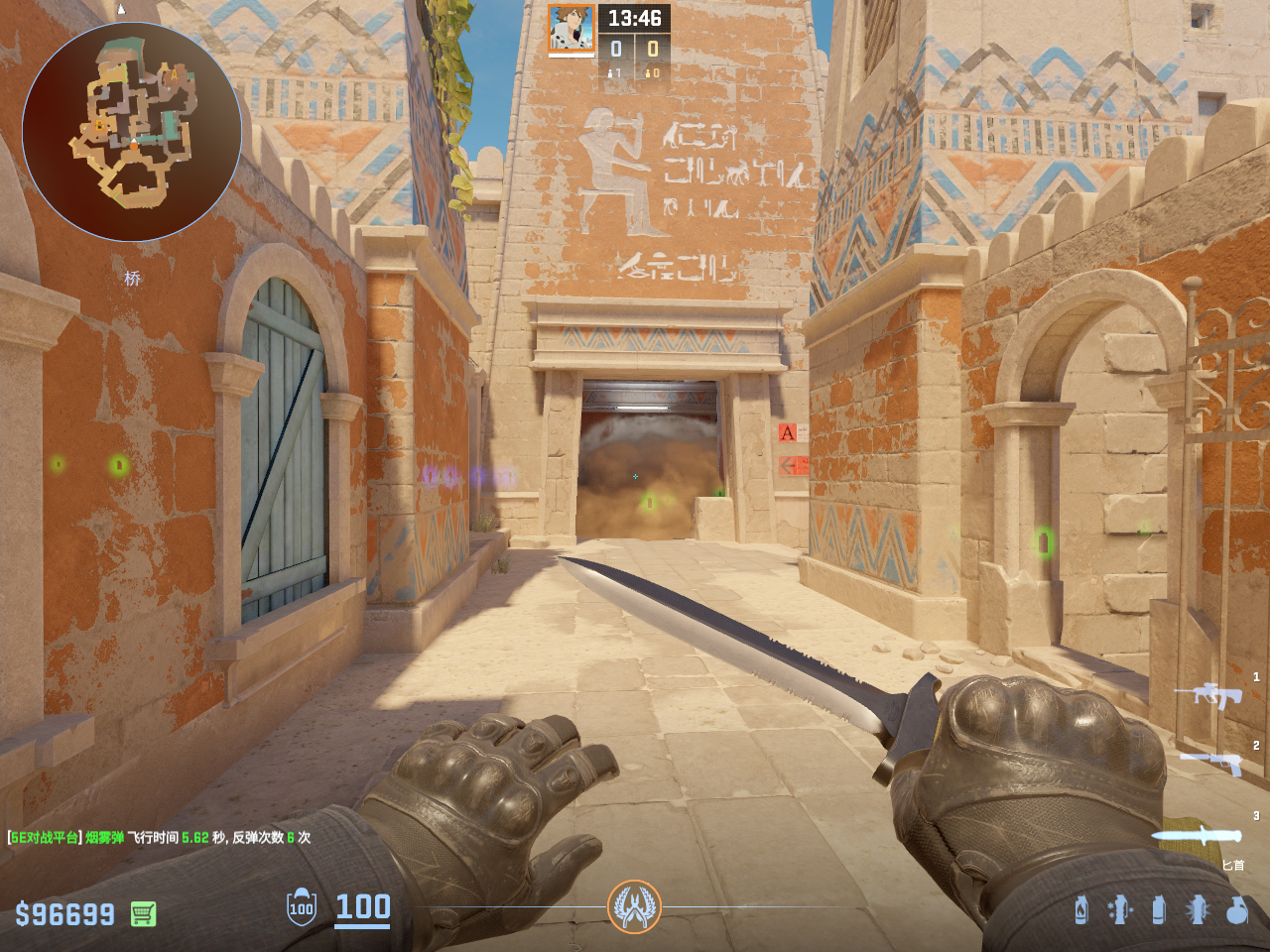The width and height of the screenshot is (1270, 952).
Task: Equip the HE grenade icon
Action: click(1236, 909)
